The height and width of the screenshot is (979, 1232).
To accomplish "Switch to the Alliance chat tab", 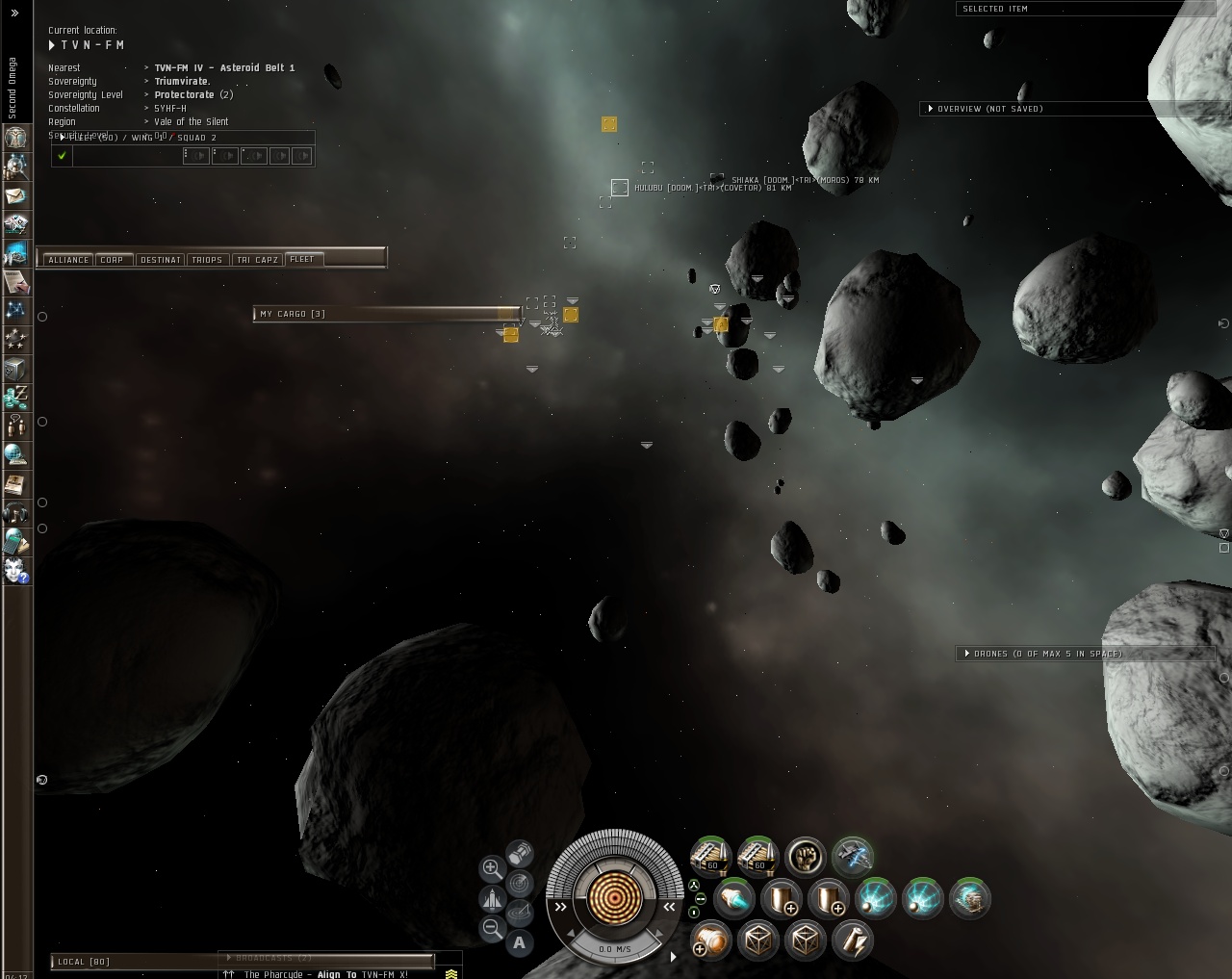I will click(x=68, y=260).
